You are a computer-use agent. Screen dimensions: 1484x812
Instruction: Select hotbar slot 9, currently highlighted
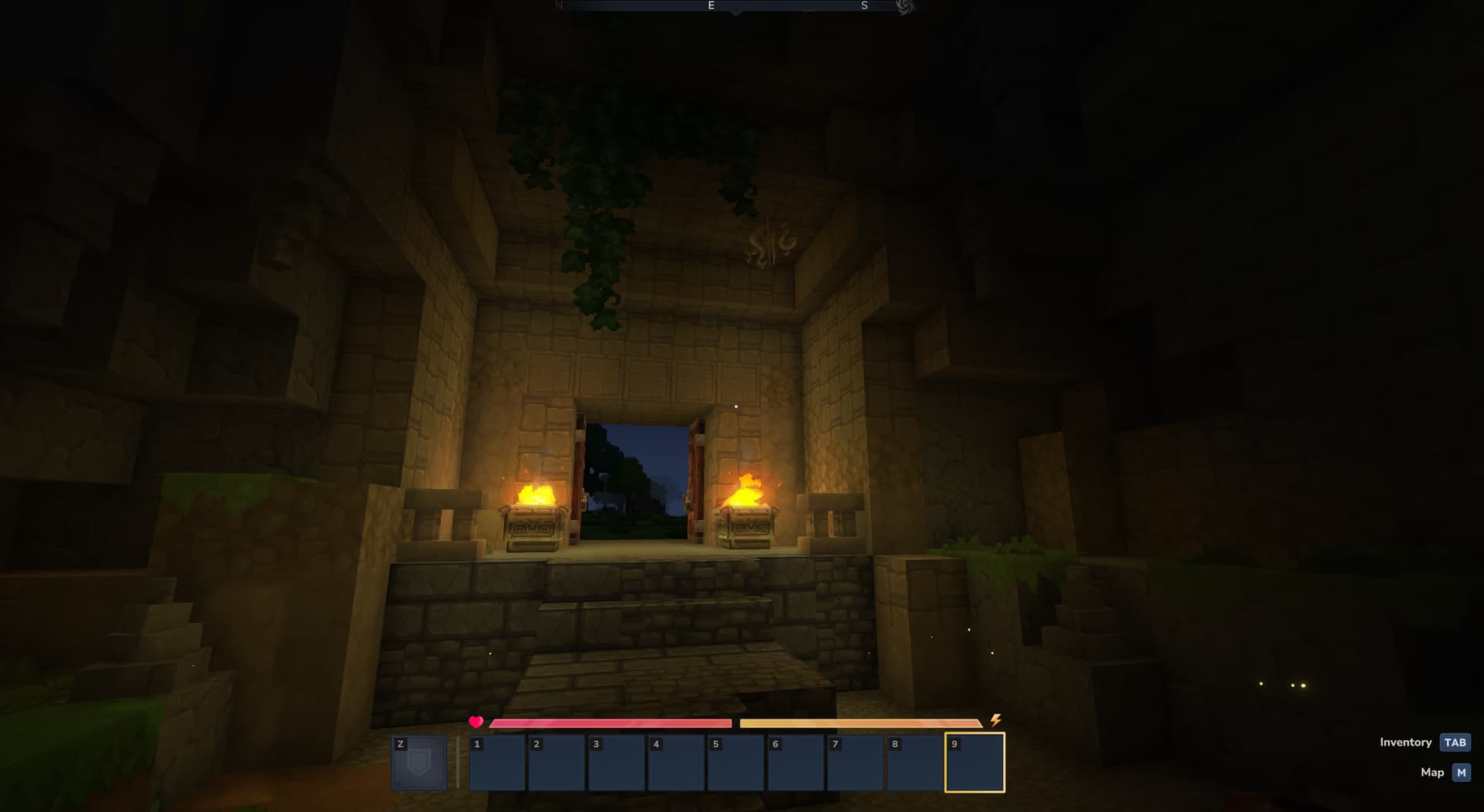click(x=975, y=763)
